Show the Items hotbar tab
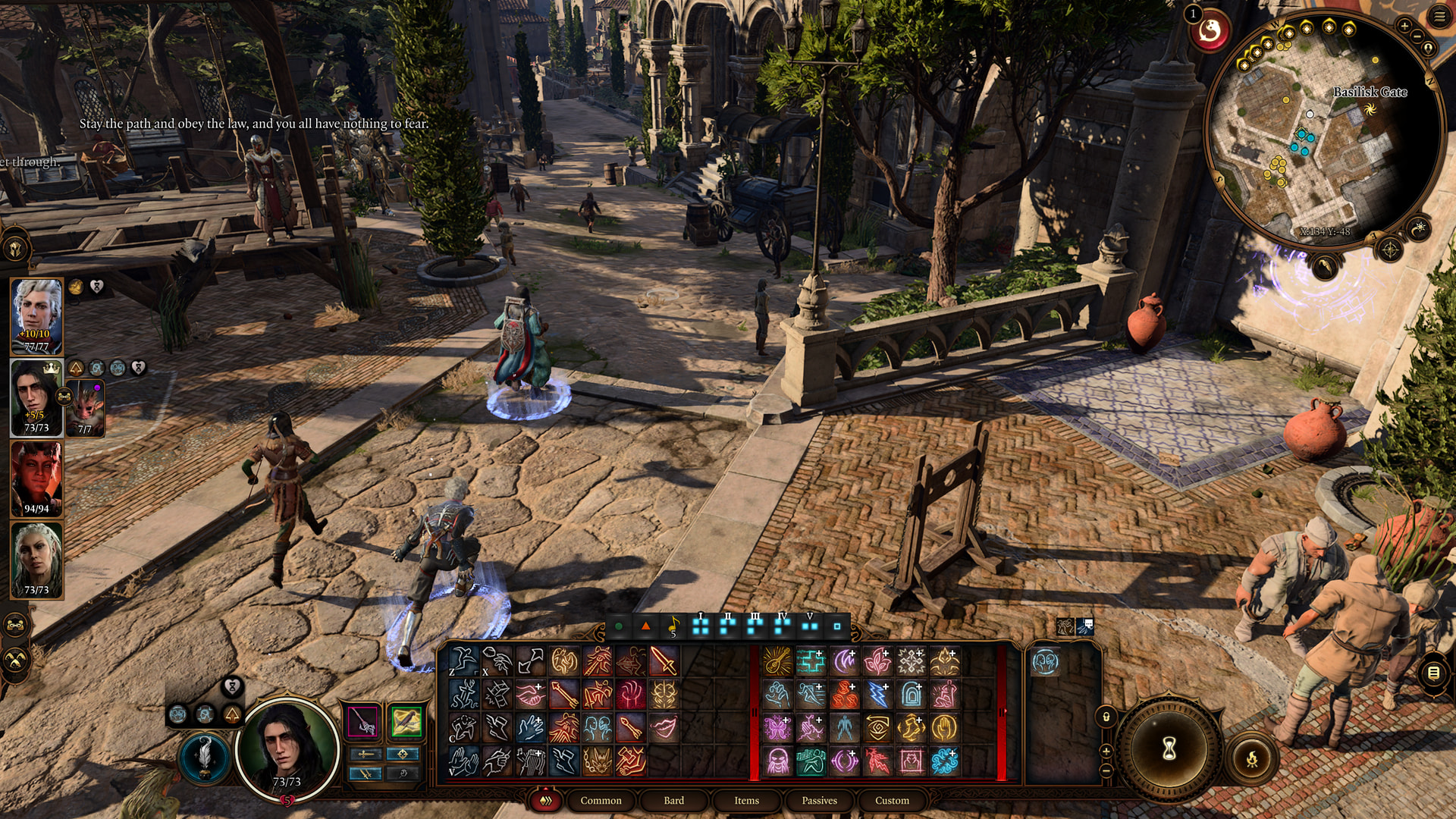Viewport: 1456px width, 819px height. coord(746,800)
